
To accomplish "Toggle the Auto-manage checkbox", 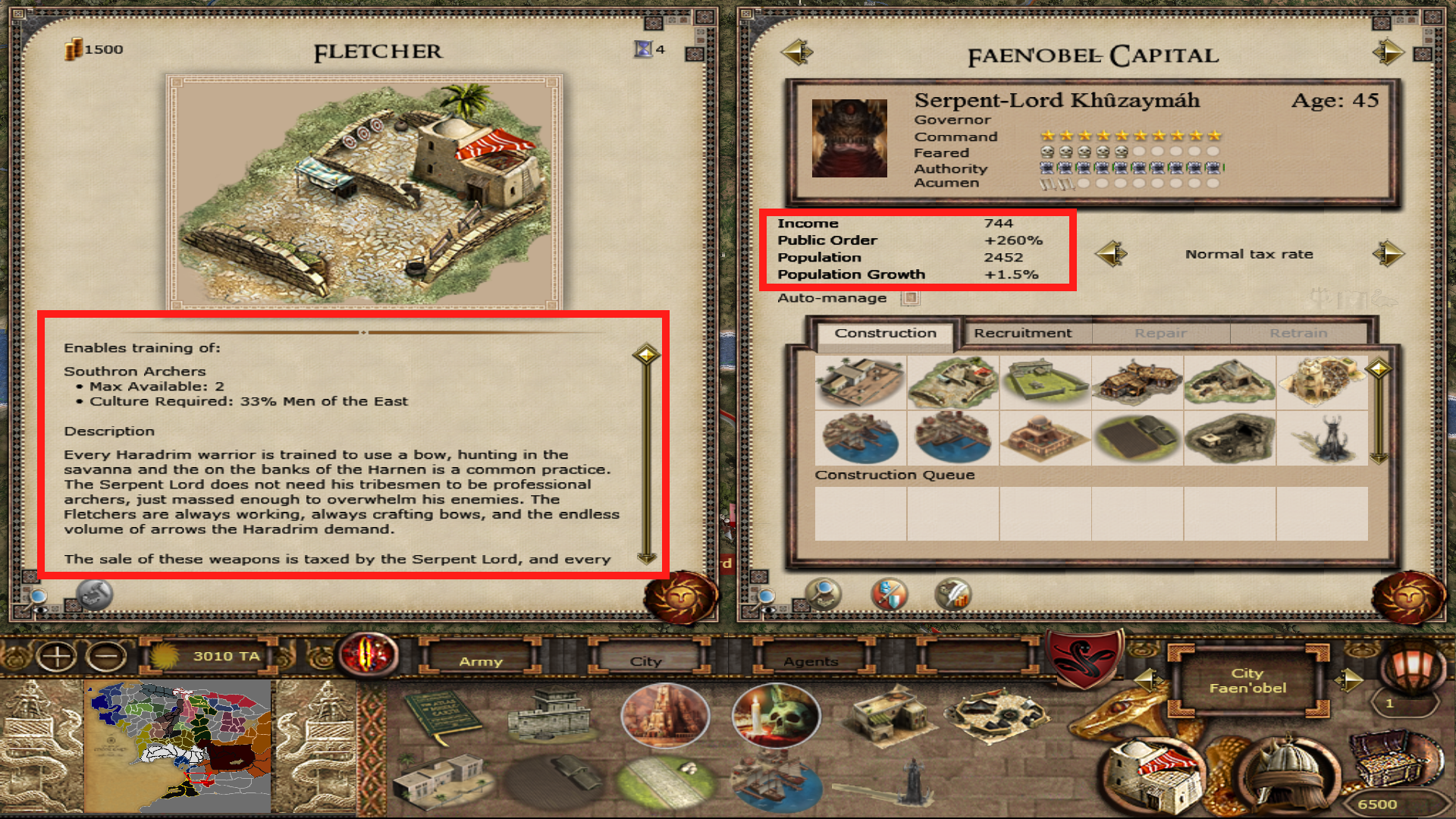I will click(x=910, y=298).
